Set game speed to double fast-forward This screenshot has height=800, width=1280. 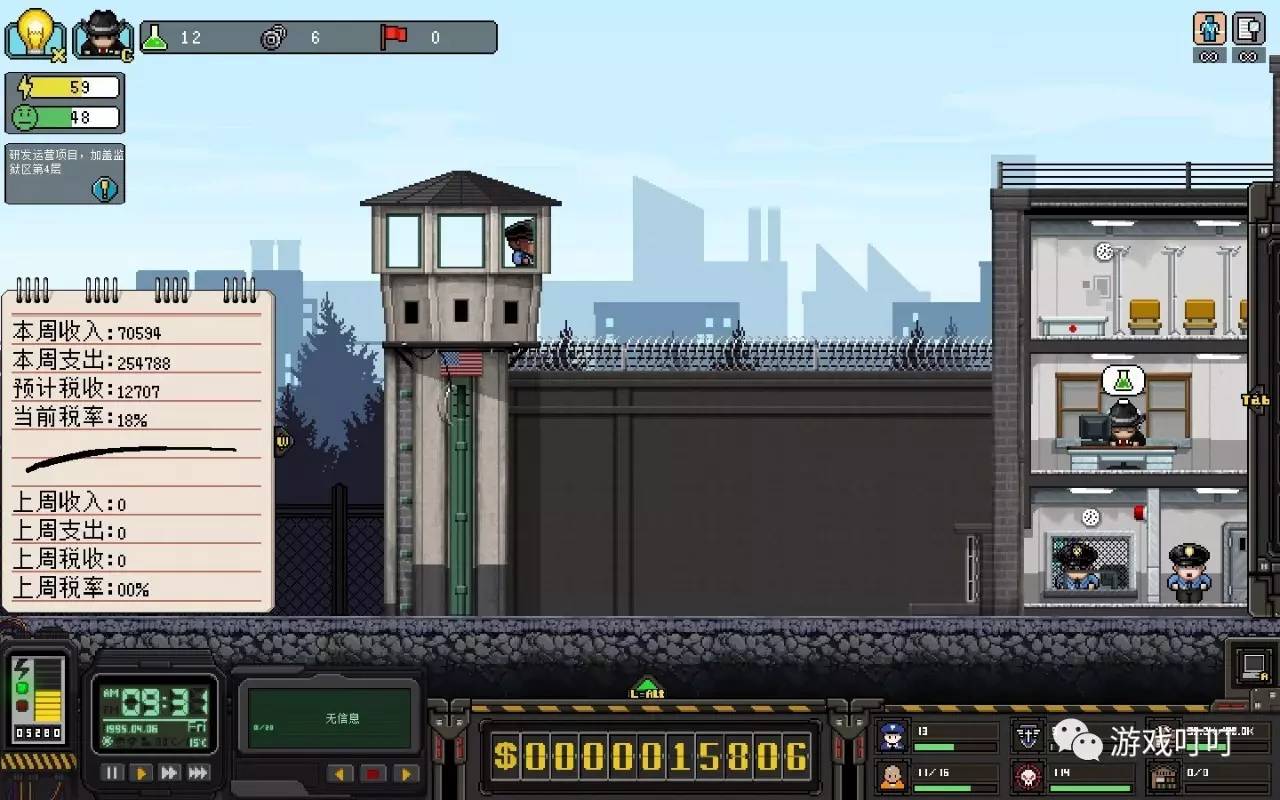[170, 773]
